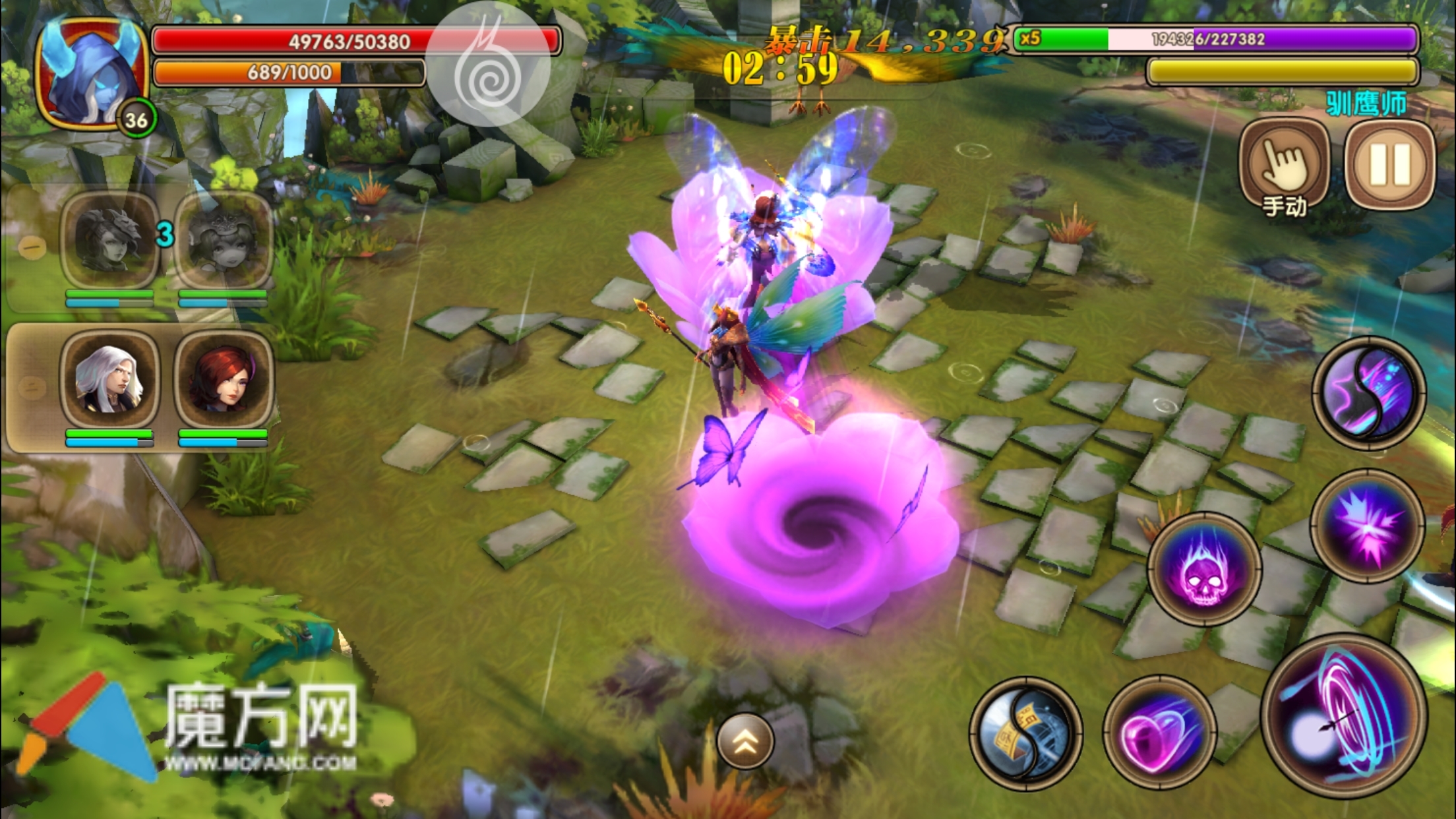Pause the battle
Image resolution: width=1456 pixels, height=819 pixels.
pos(1390,165)
